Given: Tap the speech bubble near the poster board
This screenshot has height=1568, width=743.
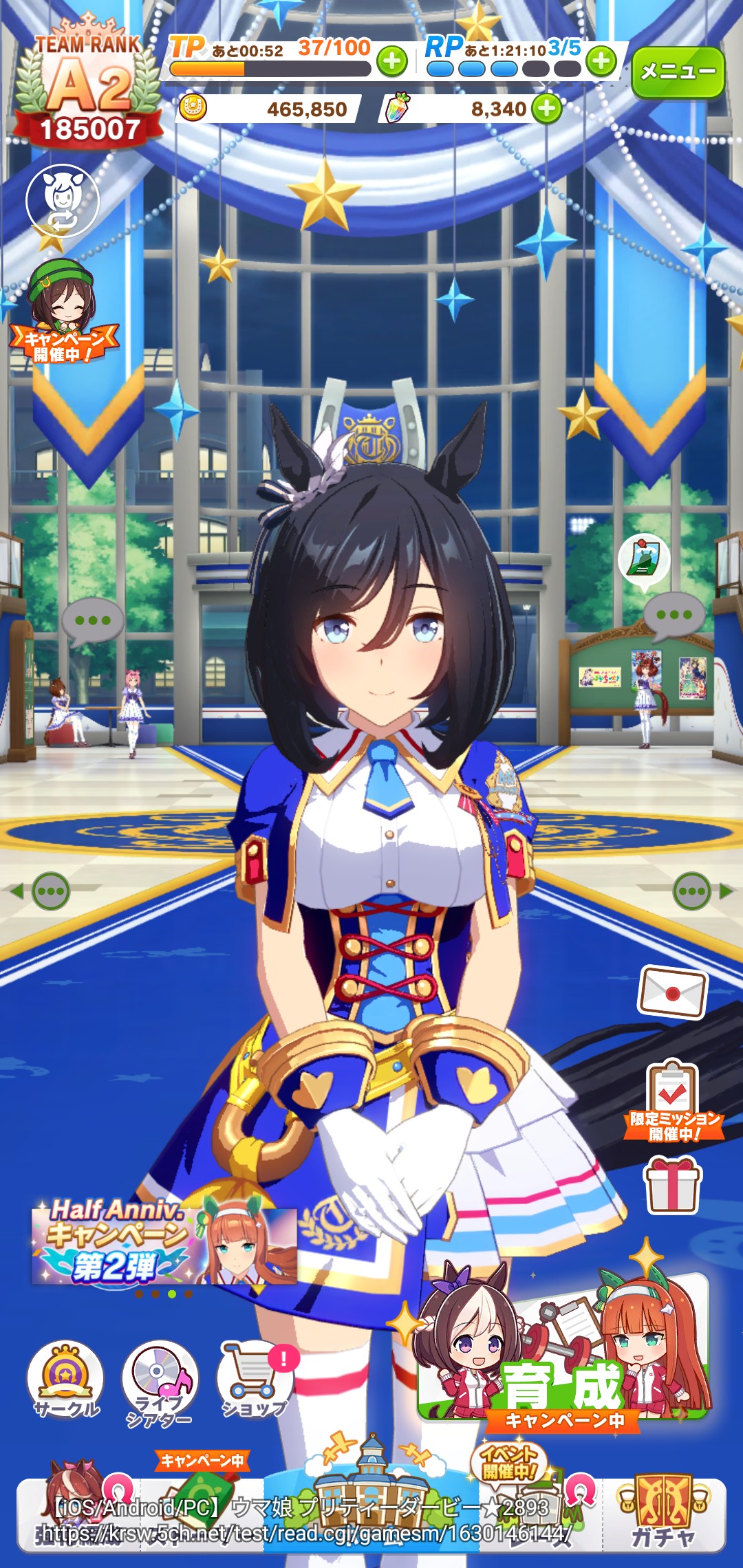Looking at the screenshot, I should (x=674, y=615).
